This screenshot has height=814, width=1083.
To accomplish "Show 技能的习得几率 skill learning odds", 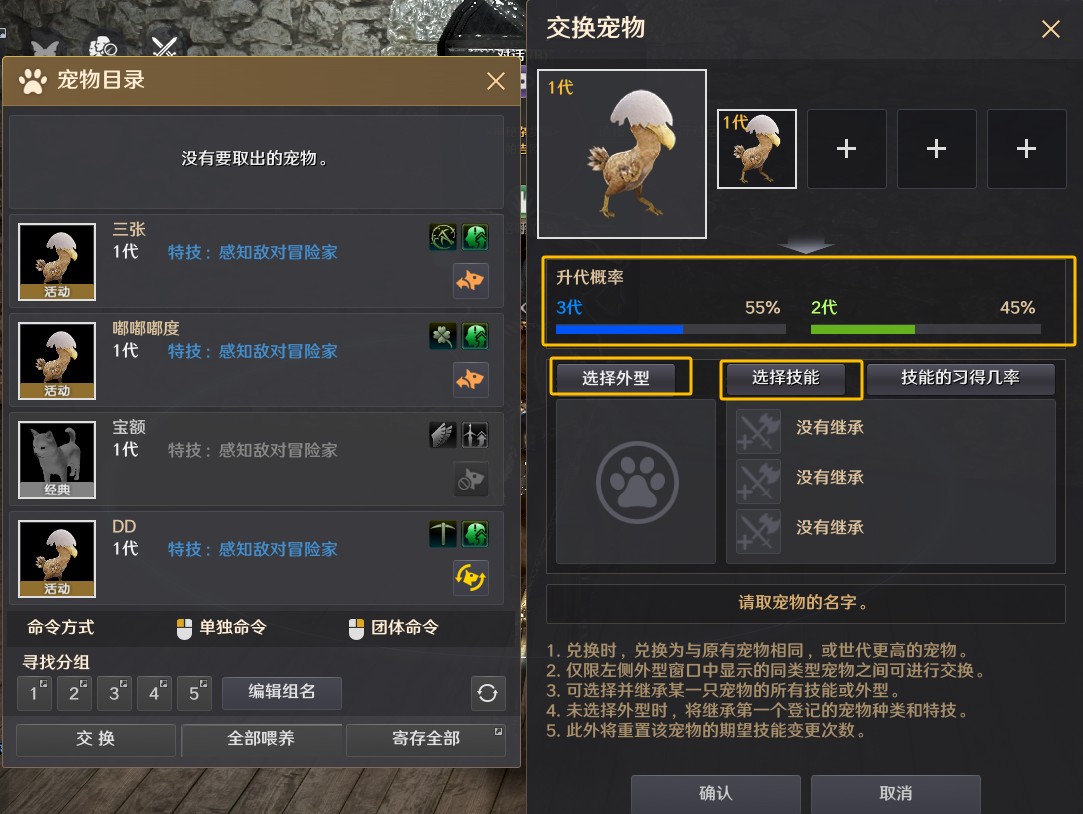I will [960, 378].
